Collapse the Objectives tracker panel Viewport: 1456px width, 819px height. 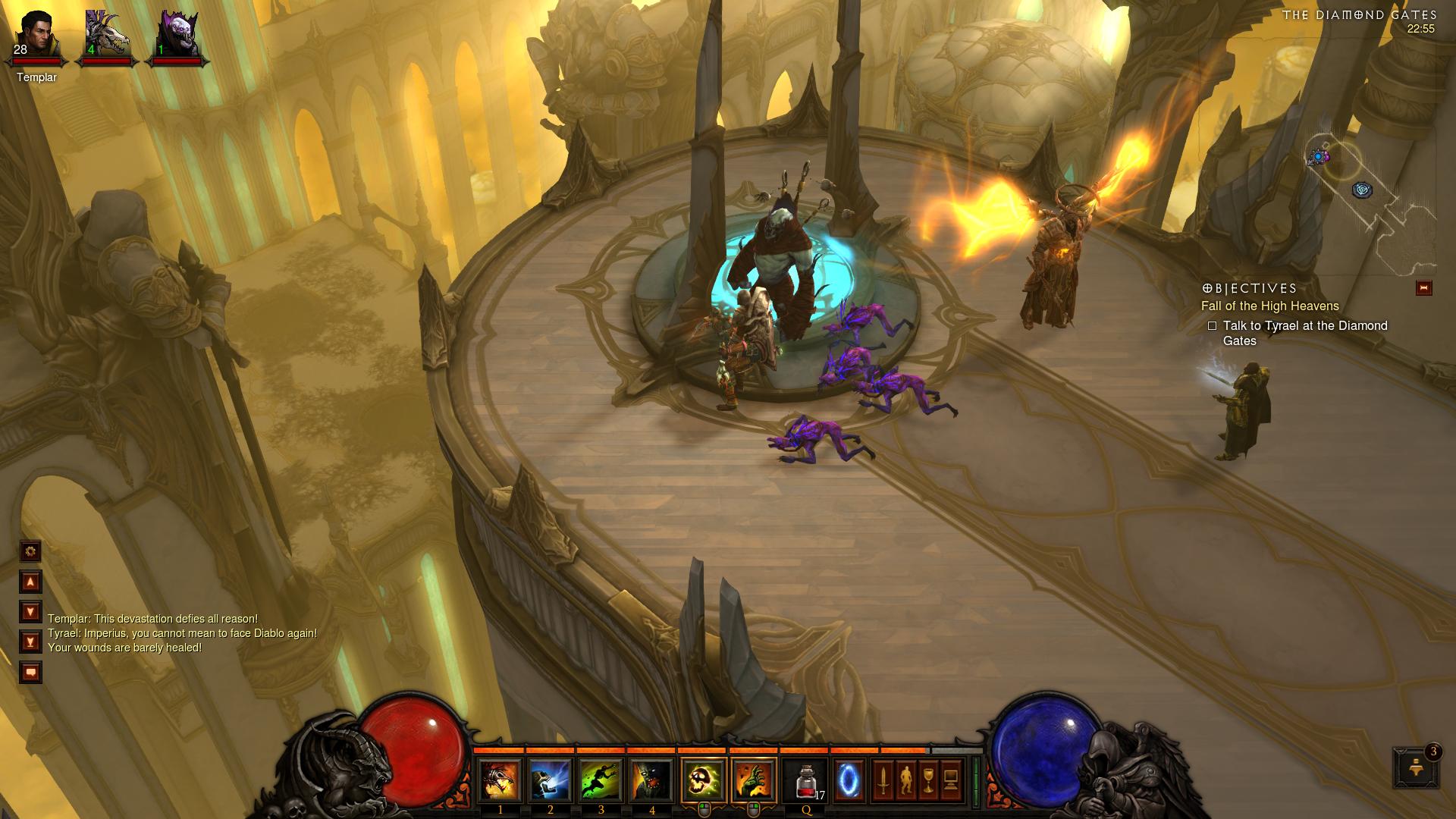pos(1423,288)
